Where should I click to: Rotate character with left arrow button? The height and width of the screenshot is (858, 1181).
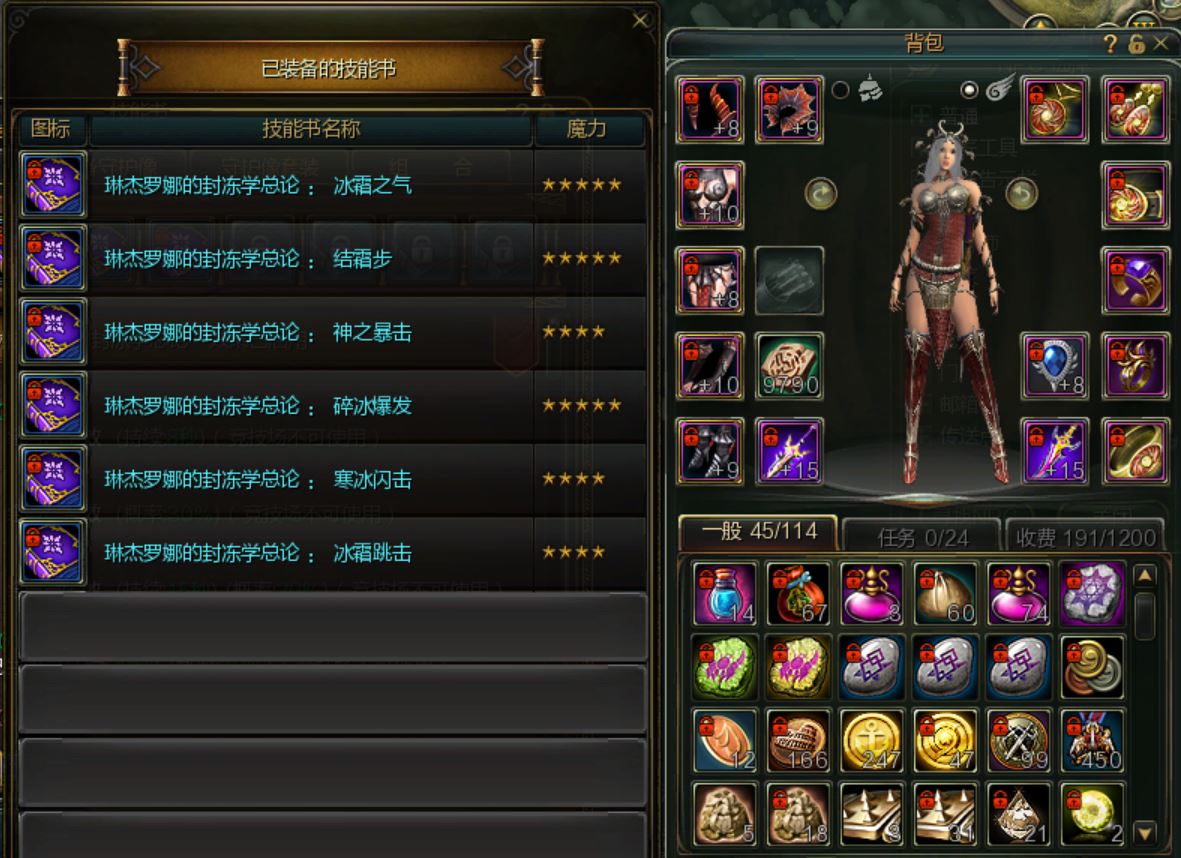821,193
